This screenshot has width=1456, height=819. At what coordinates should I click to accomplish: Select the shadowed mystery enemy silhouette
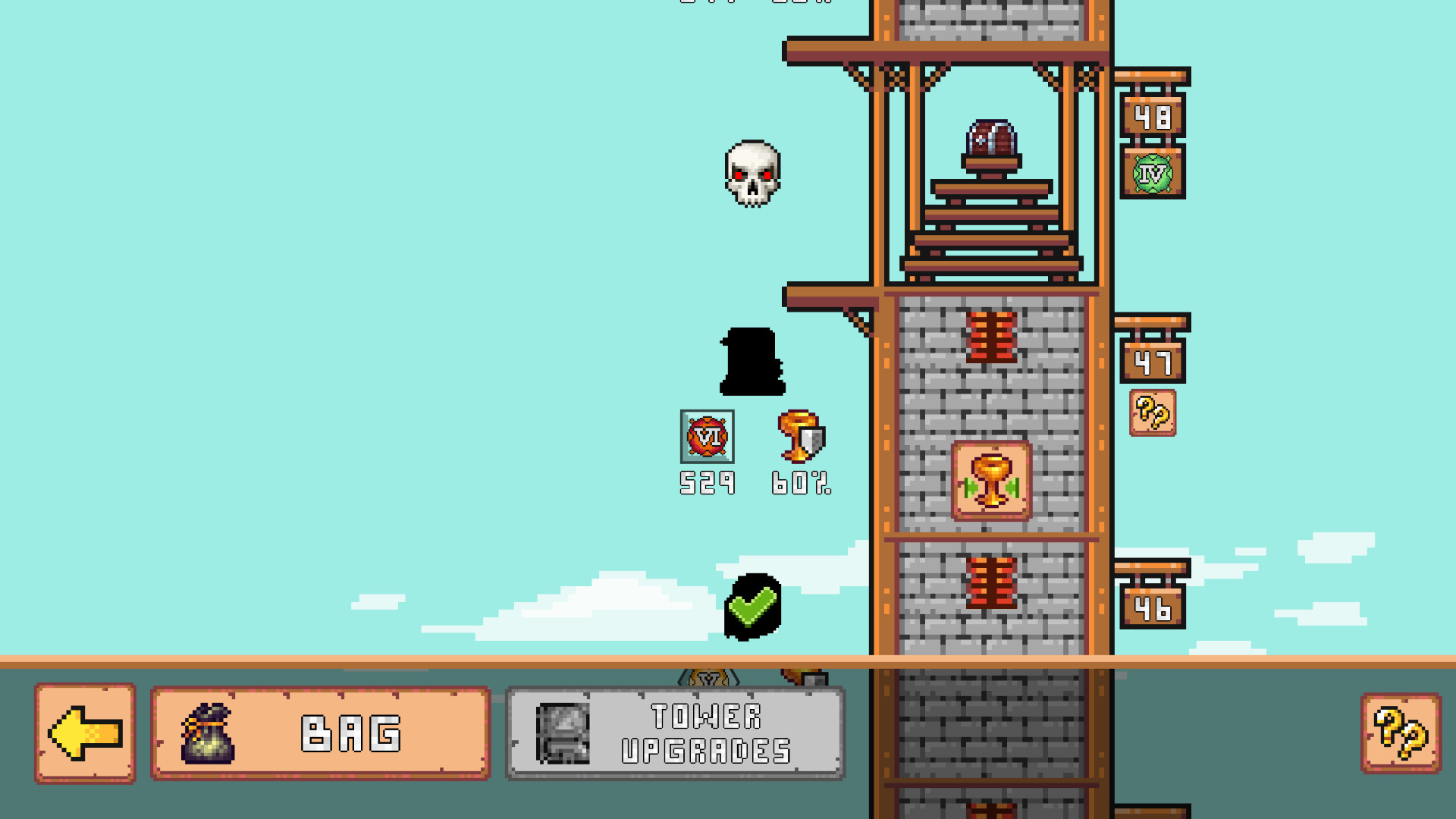point(752,361)
